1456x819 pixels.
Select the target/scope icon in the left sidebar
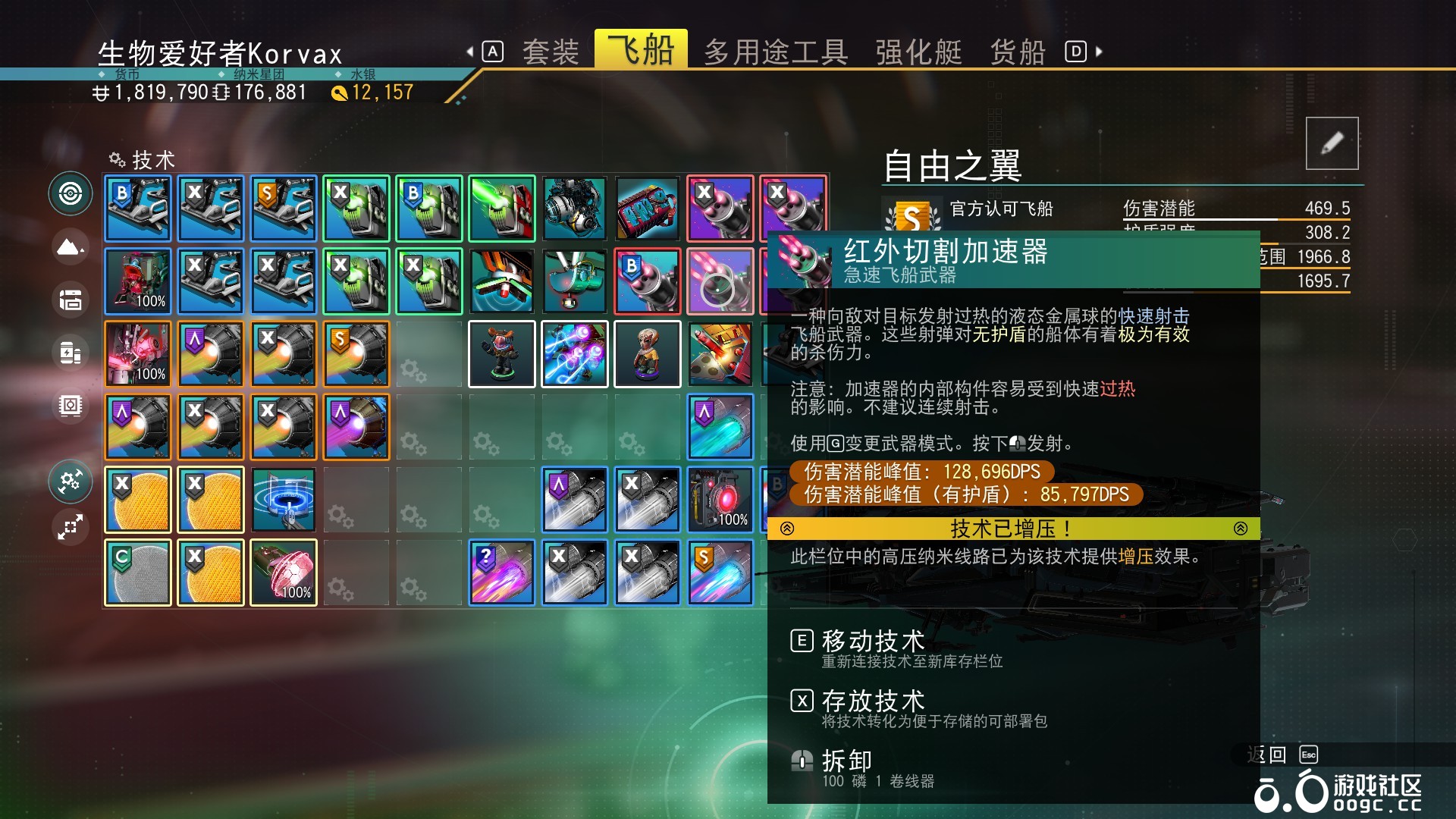coord(70,194)
